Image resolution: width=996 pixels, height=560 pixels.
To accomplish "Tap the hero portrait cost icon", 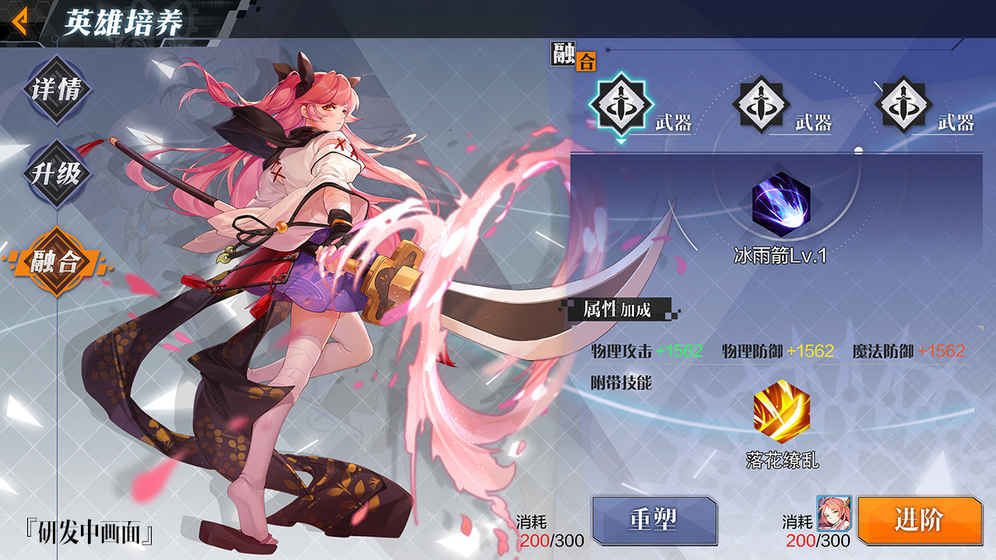I will (x=832, y=512).
